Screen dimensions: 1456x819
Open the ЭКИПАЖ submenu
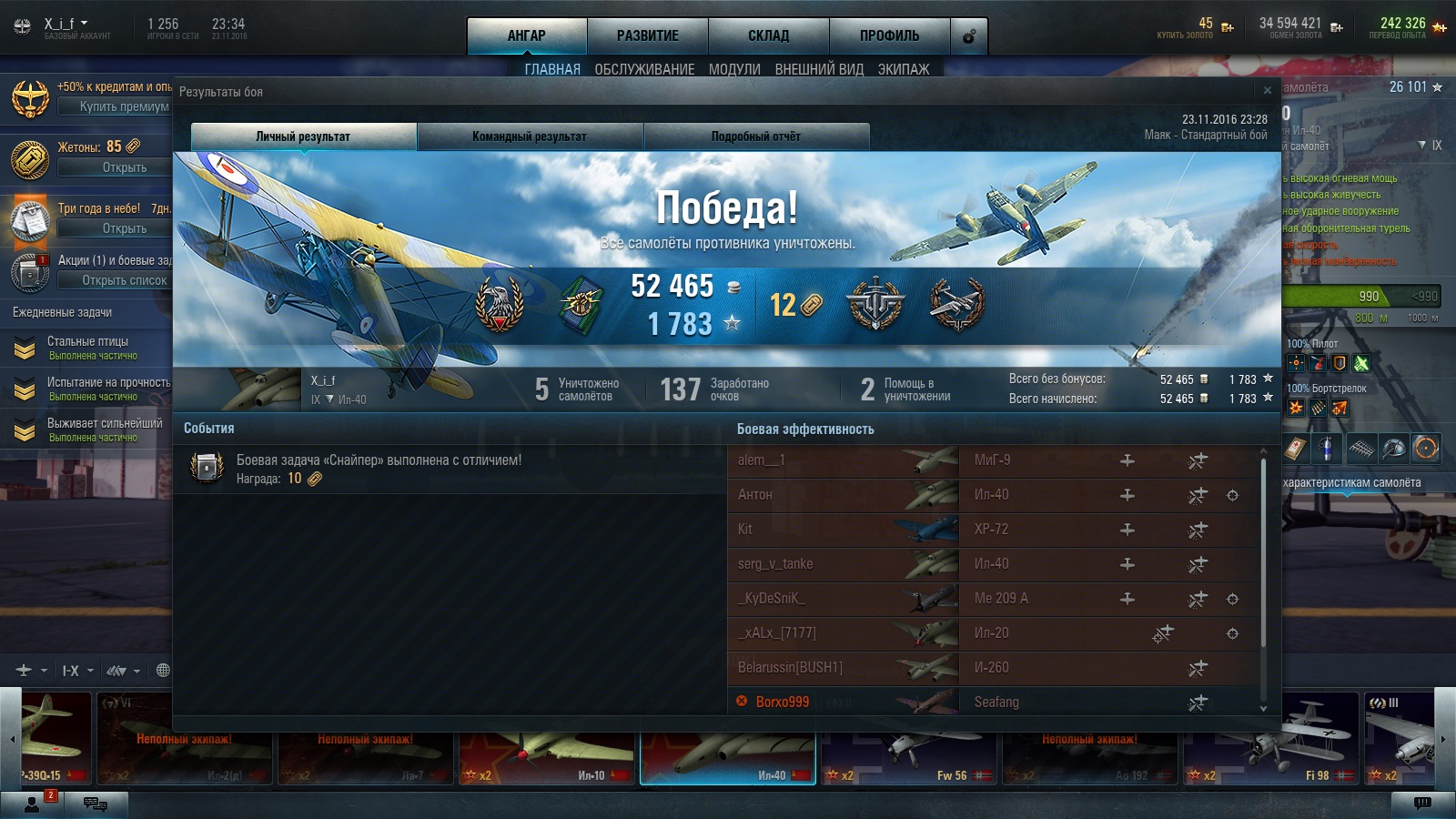pyautogui.click(x=904, y=69)
